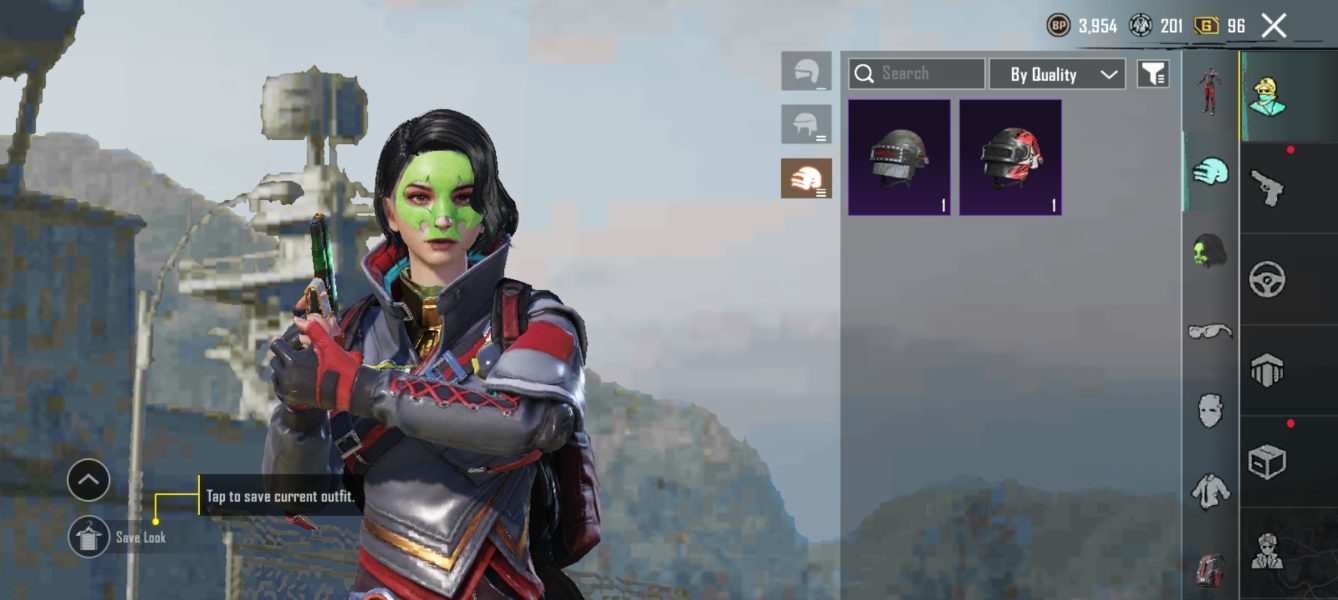Open the By Quality sort dropdown
Screen dimensions: 1338x600
(1057, 74)
